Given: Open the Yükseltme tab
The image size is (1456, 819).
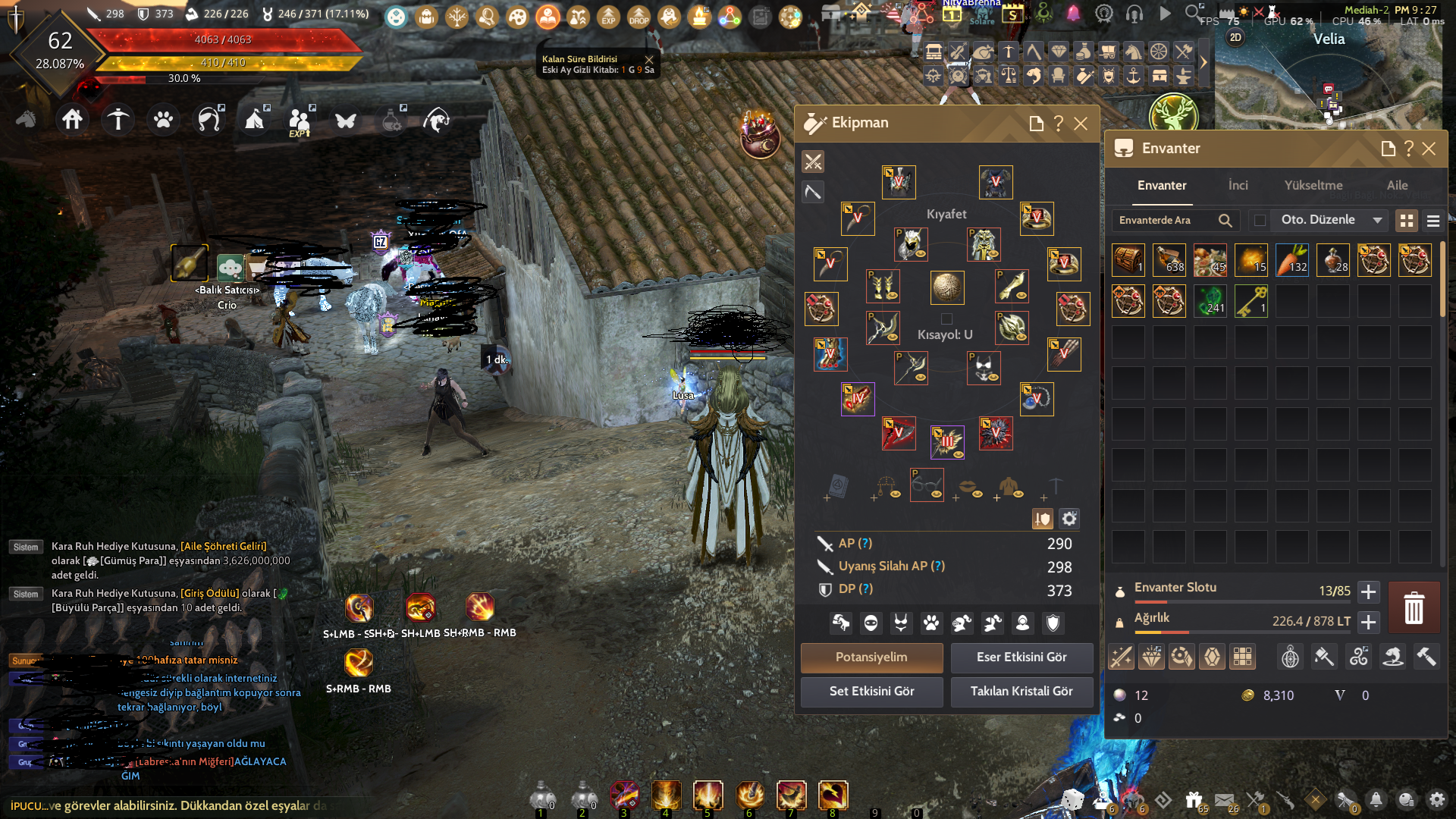Looking at the screenshot, I should tap(1313, 185).
